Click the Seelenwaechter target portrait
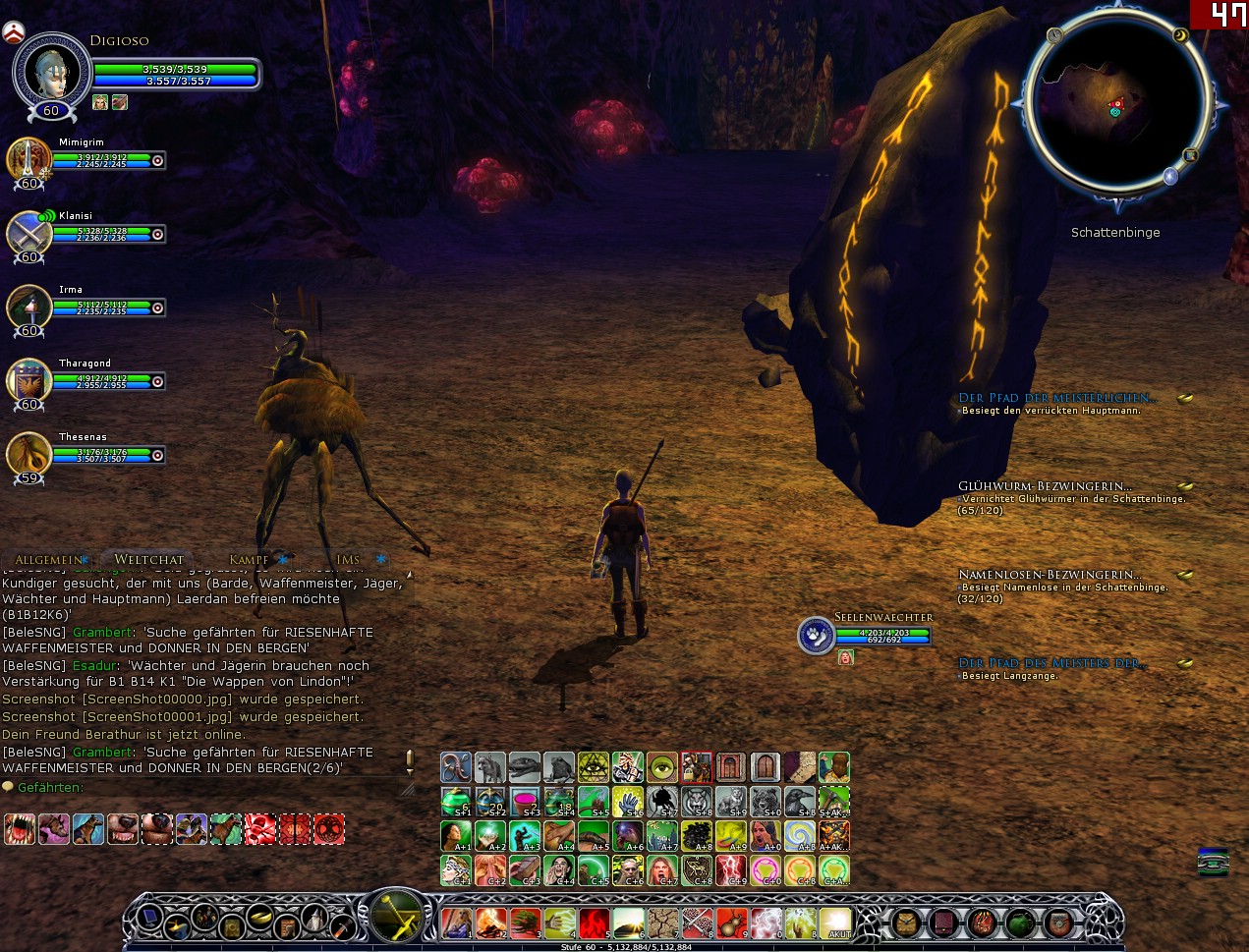 (x=816, y=636)
